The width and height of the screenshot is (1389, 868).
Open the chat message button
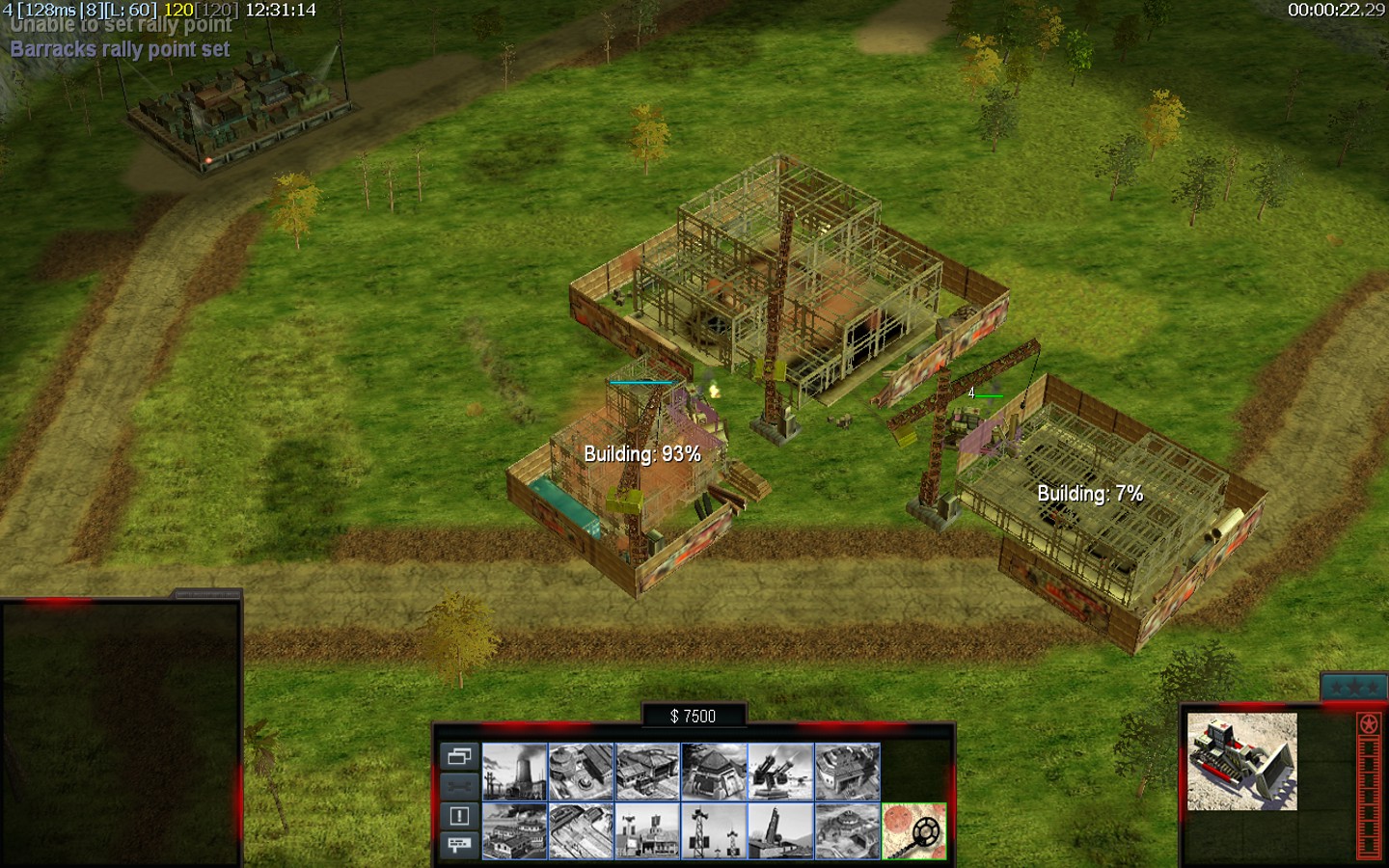(459, 845)
